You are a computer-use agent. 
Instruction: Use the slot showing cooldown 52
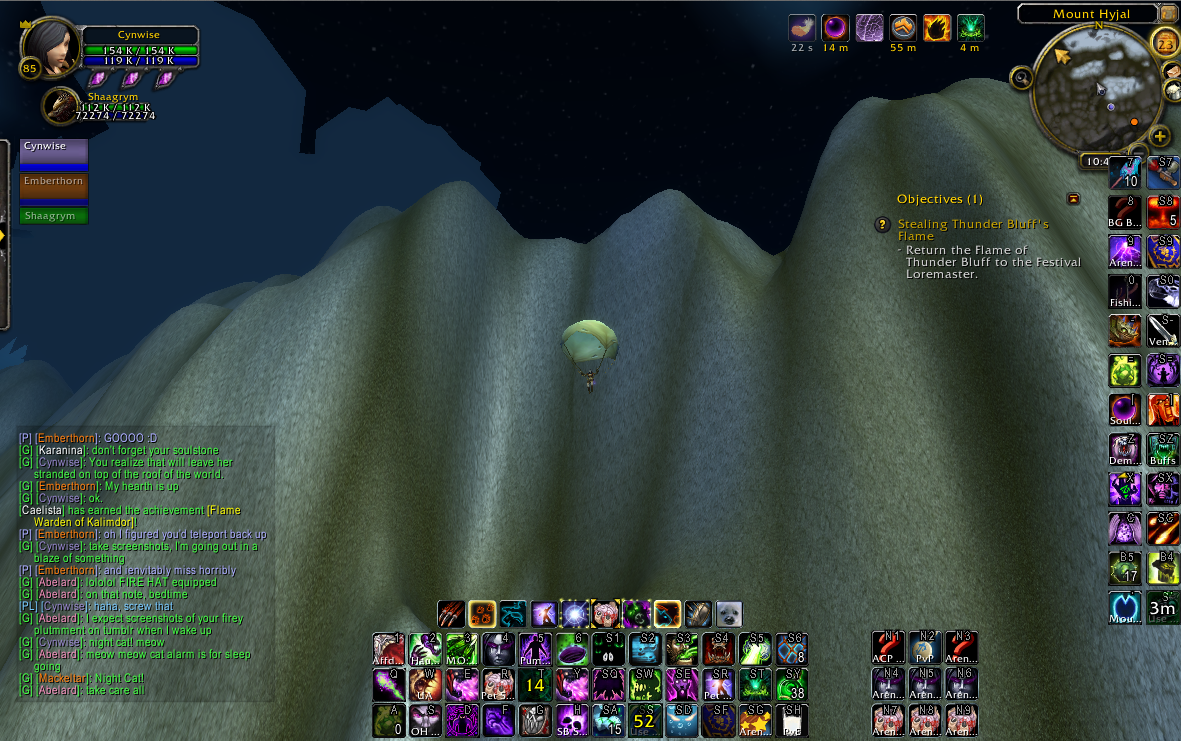[644, 720]
